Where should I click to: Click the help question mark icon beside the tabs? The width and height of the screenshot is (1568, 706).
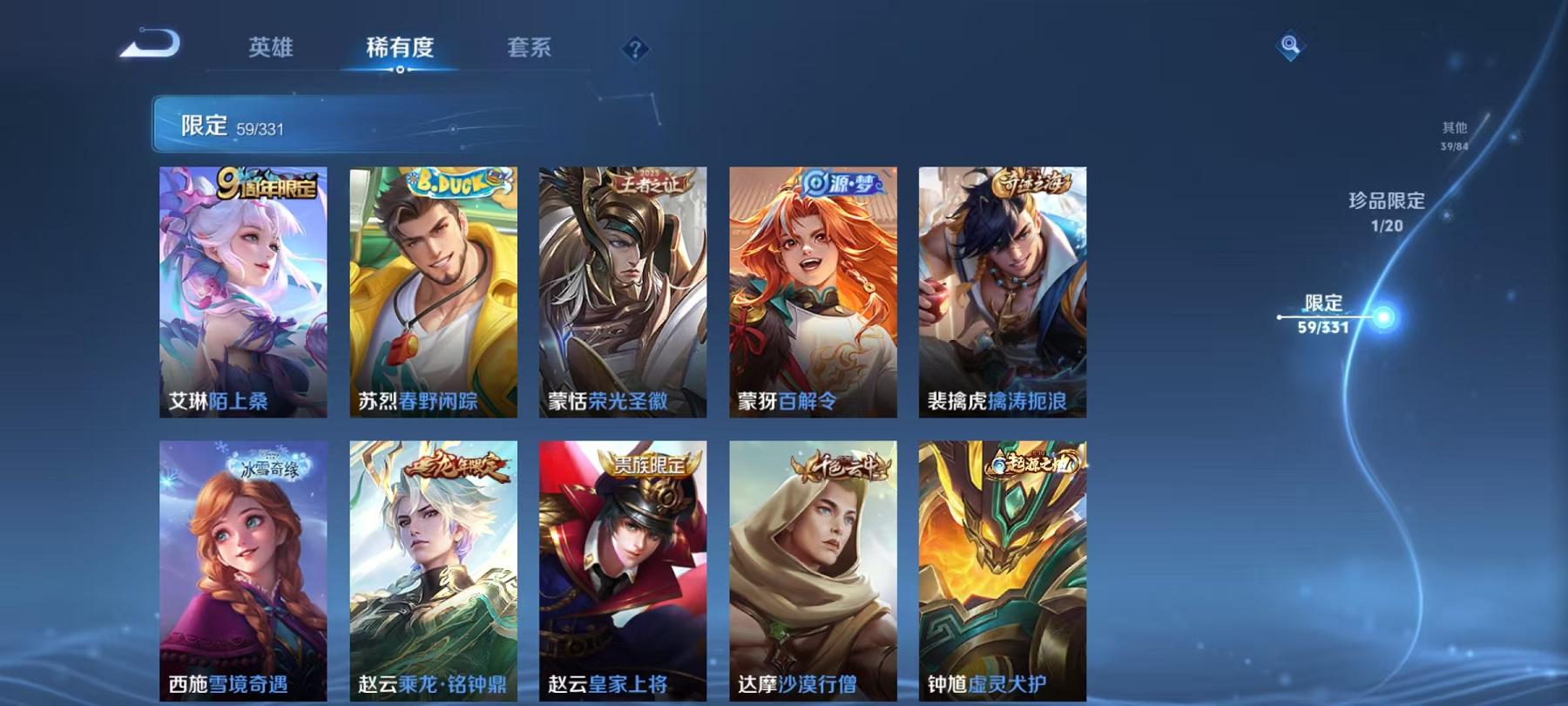[637, 49]
